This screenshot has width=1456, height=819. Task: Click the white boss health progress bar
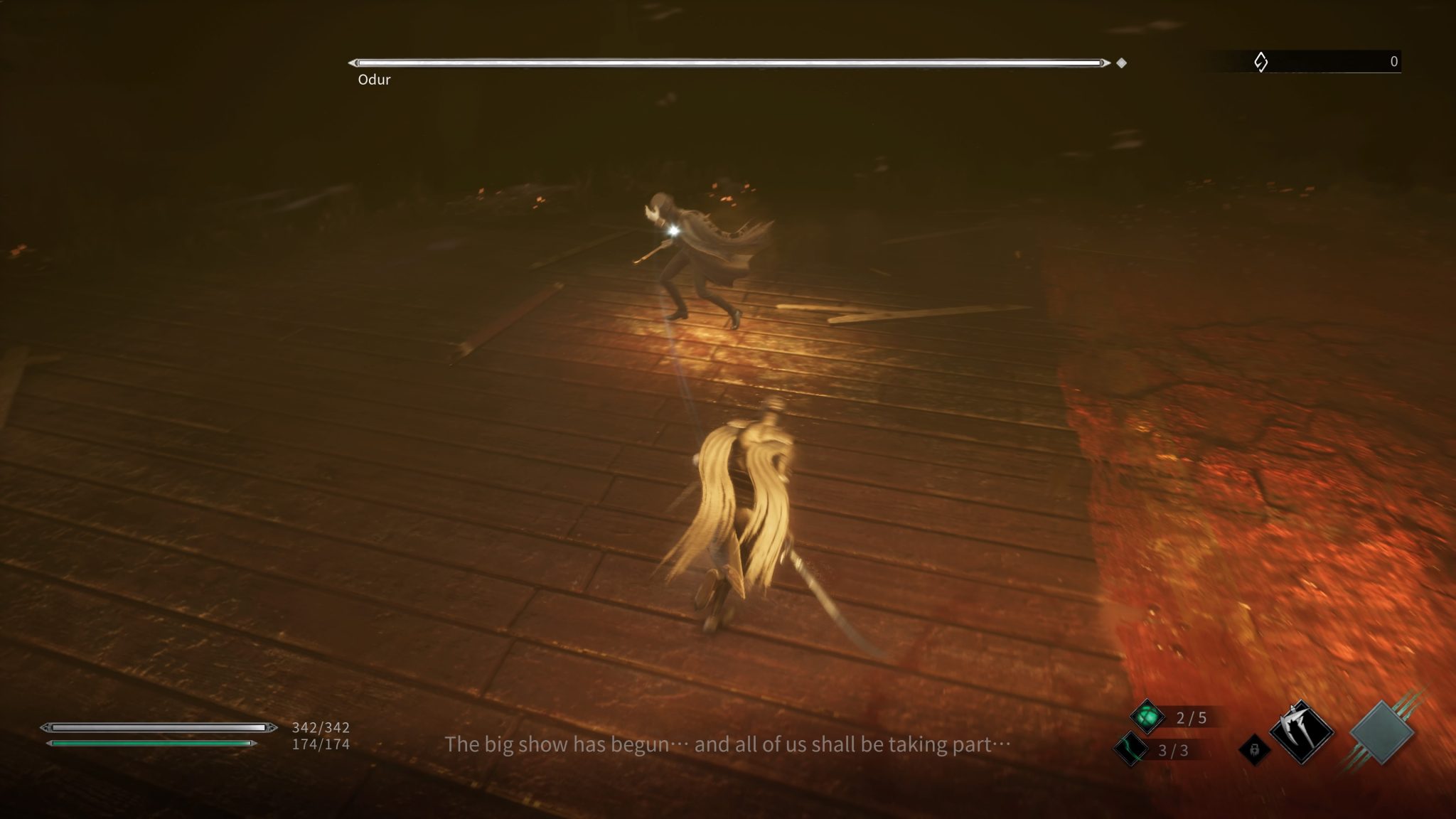coord(729,63)
